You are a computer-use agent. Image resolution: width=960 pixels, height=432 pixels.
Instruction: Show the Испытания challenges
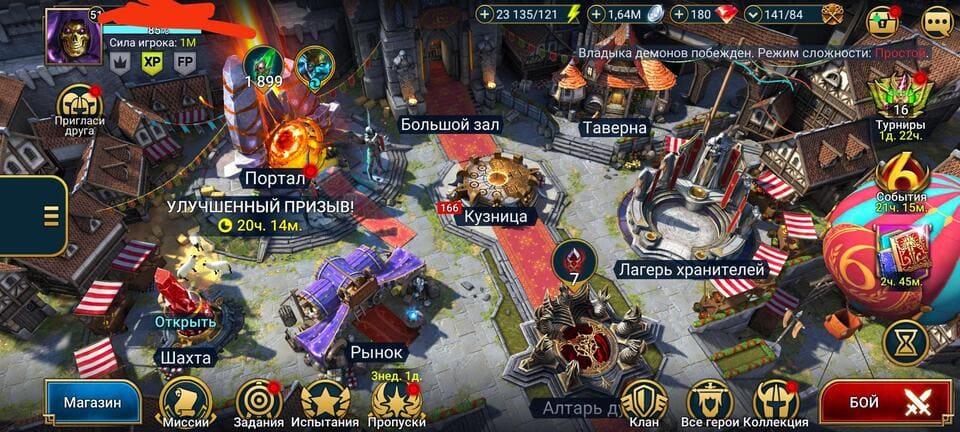coord(325,401)
